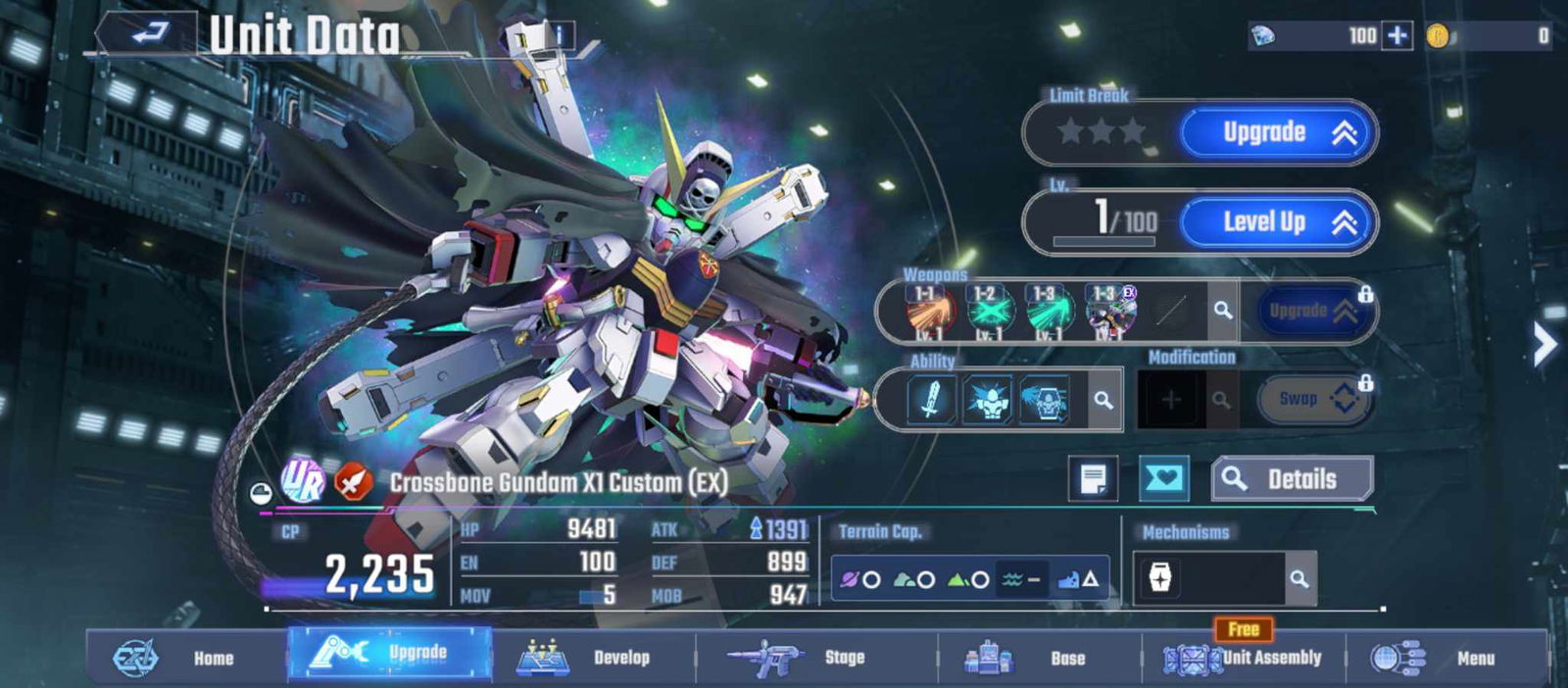The image size is (1568, 688).
Task: Click the info icon beside Unit Data
Action: coord(560,35)
